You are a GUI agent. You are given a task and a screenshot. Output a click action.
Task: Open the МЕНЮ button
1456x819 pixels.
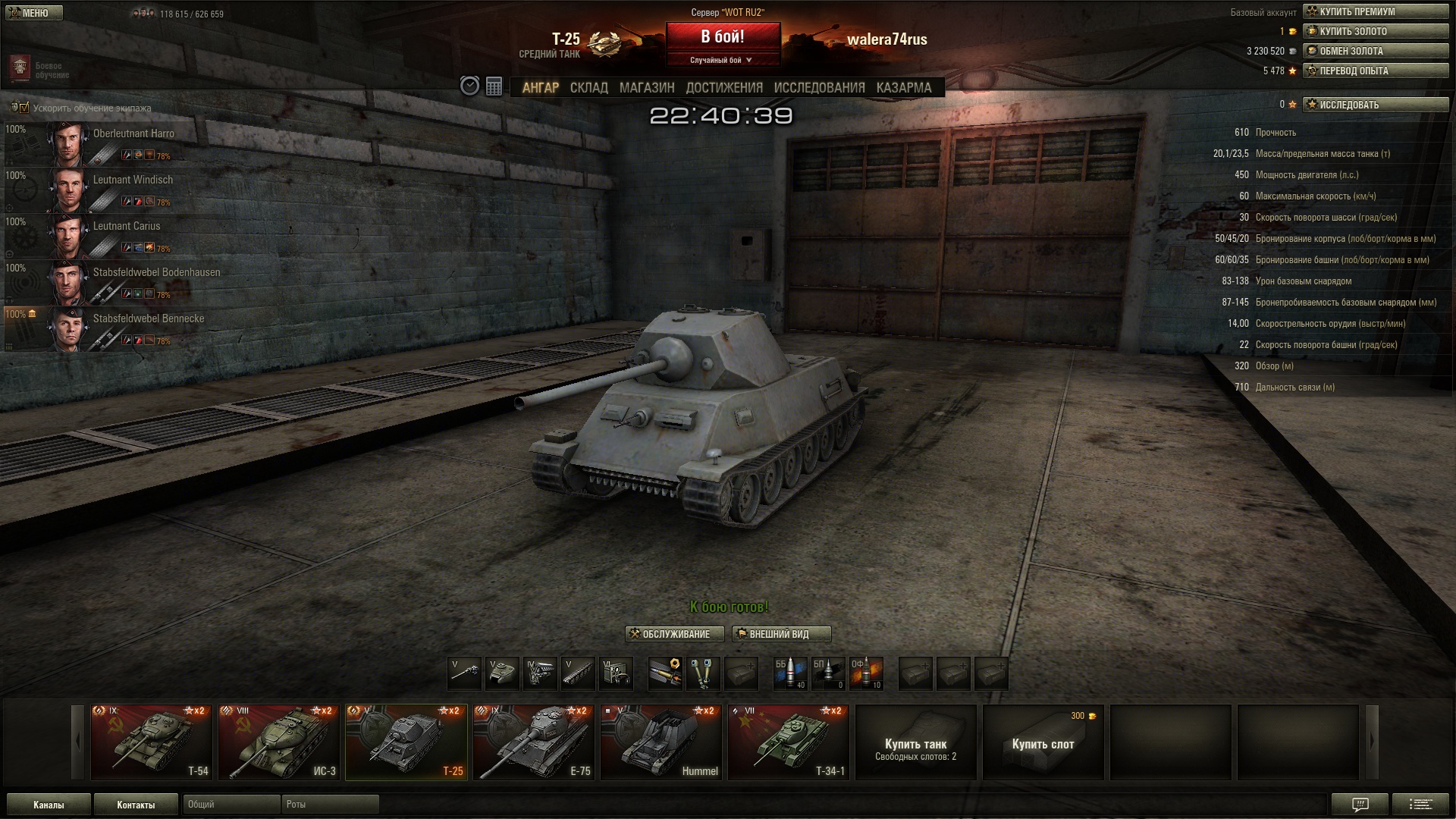pyautogui.click(x=32, y=13)
